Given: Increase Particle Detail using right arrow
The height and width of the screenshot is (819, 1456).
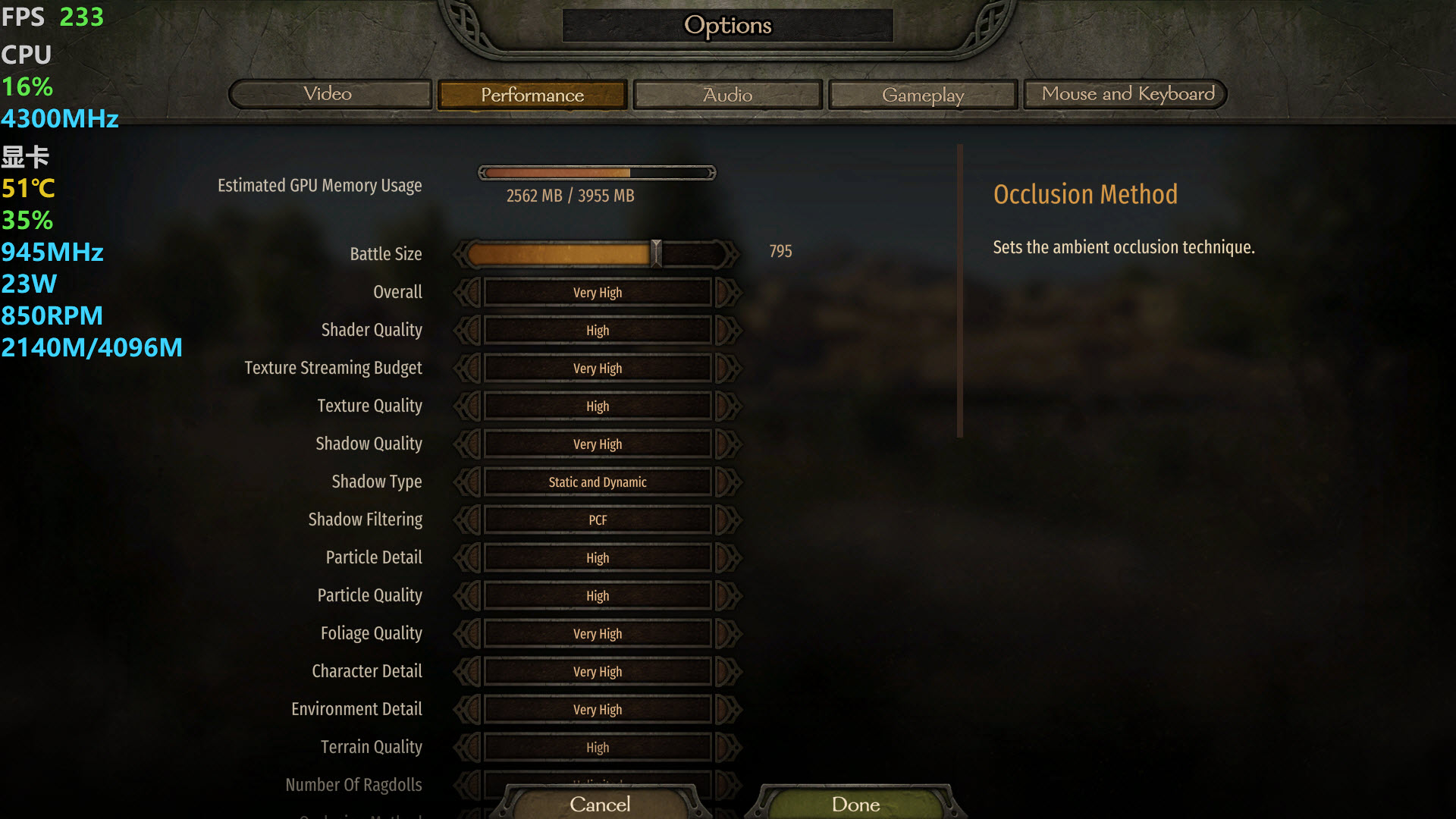Looking at the screenshot, I should [x=726, y=557].
